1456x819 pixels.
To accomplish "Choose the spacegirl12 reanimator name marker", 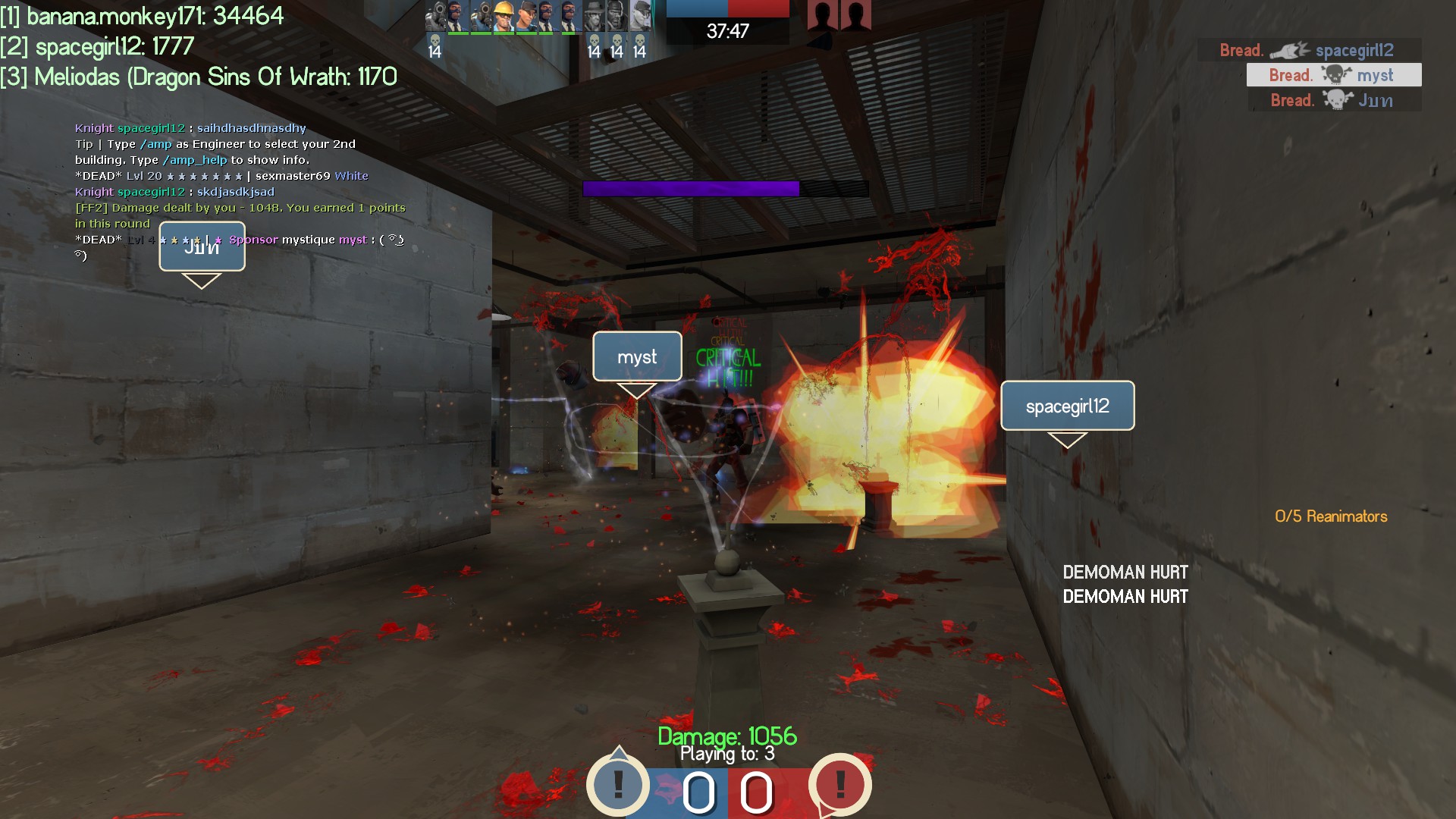I will (x=1067, y=406).
